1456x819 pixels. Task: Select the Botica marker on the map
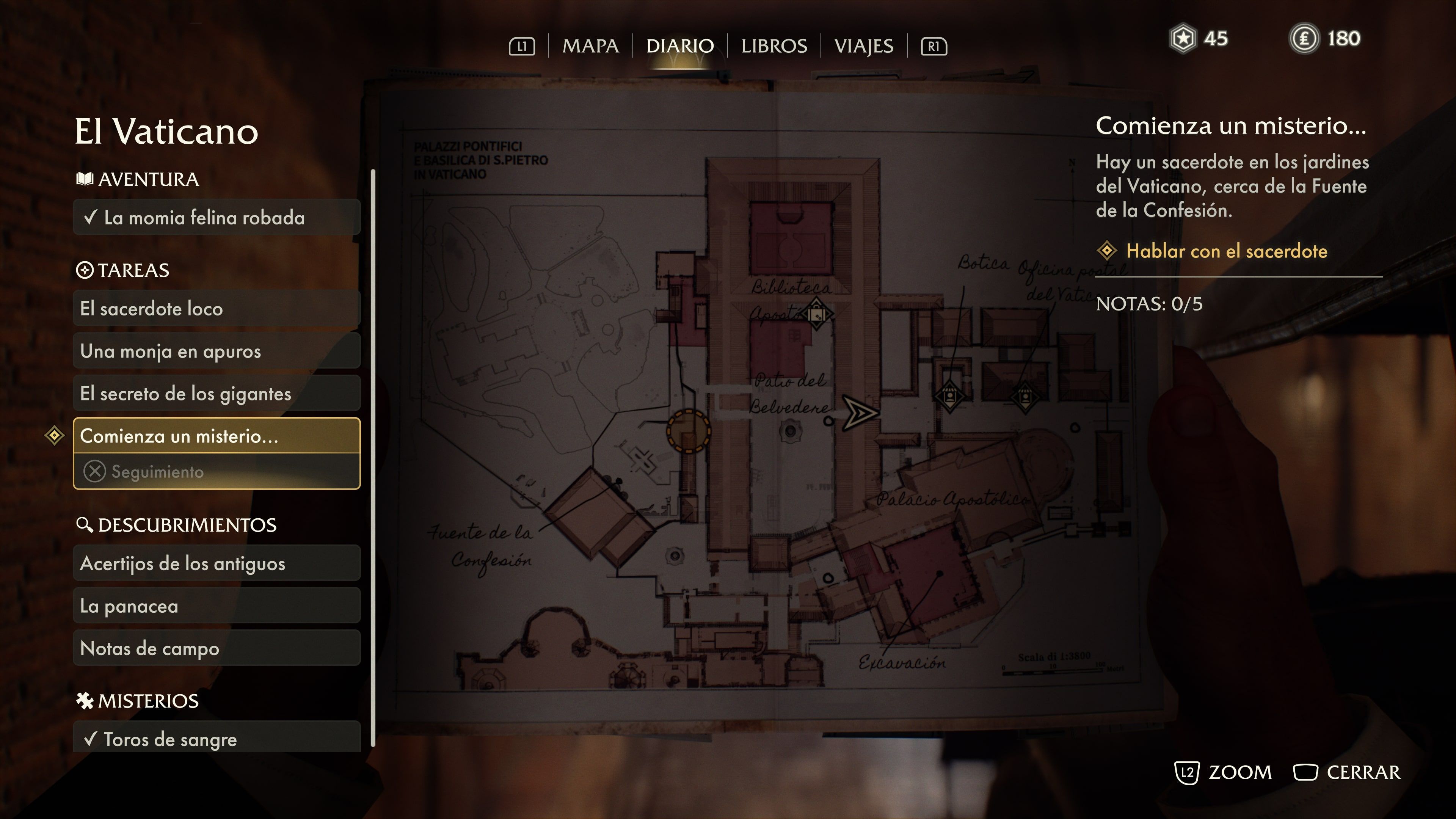click(x=949, y=395)
